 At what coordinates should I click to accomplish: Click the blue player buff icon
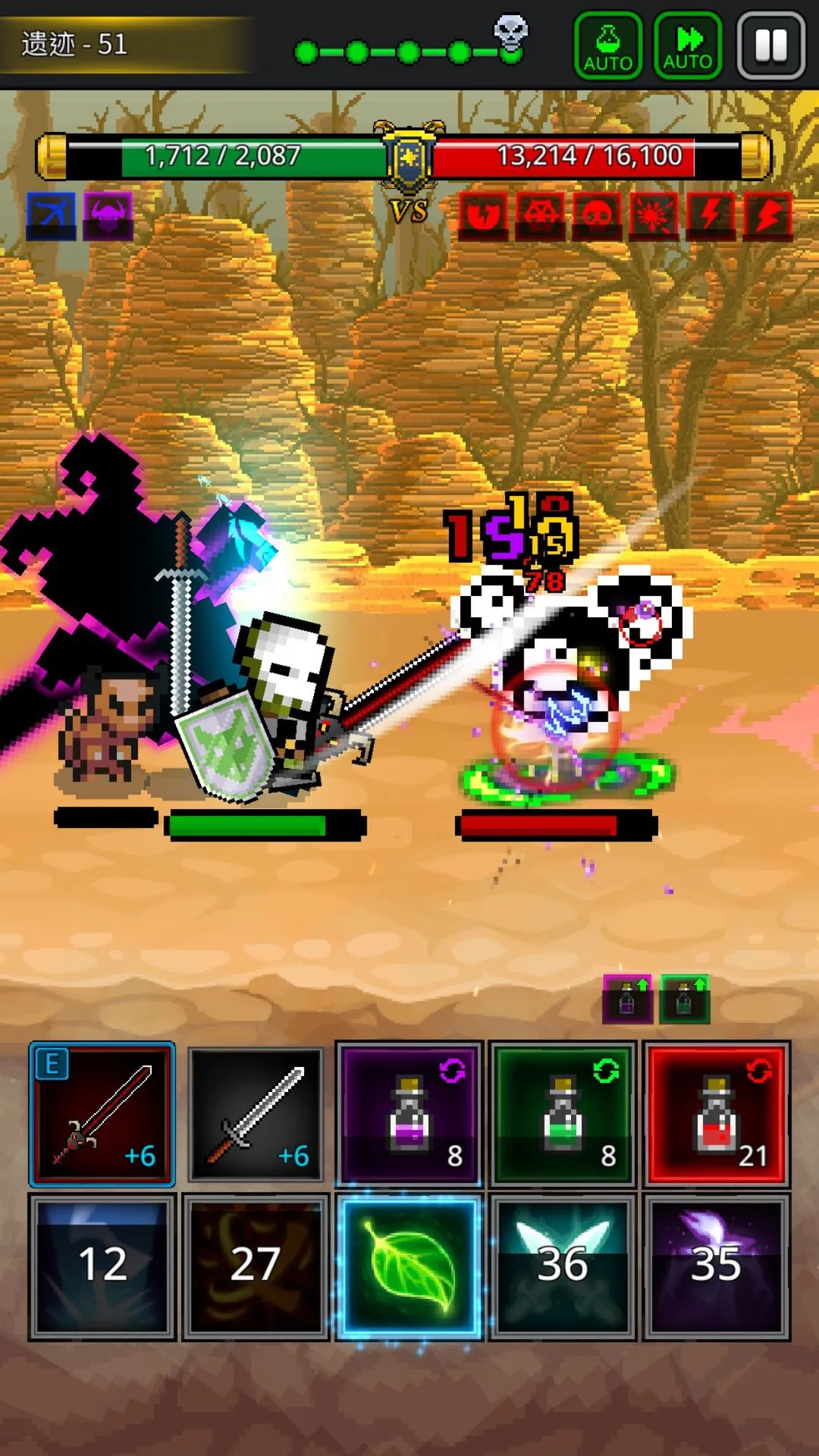tap(52, 216)
